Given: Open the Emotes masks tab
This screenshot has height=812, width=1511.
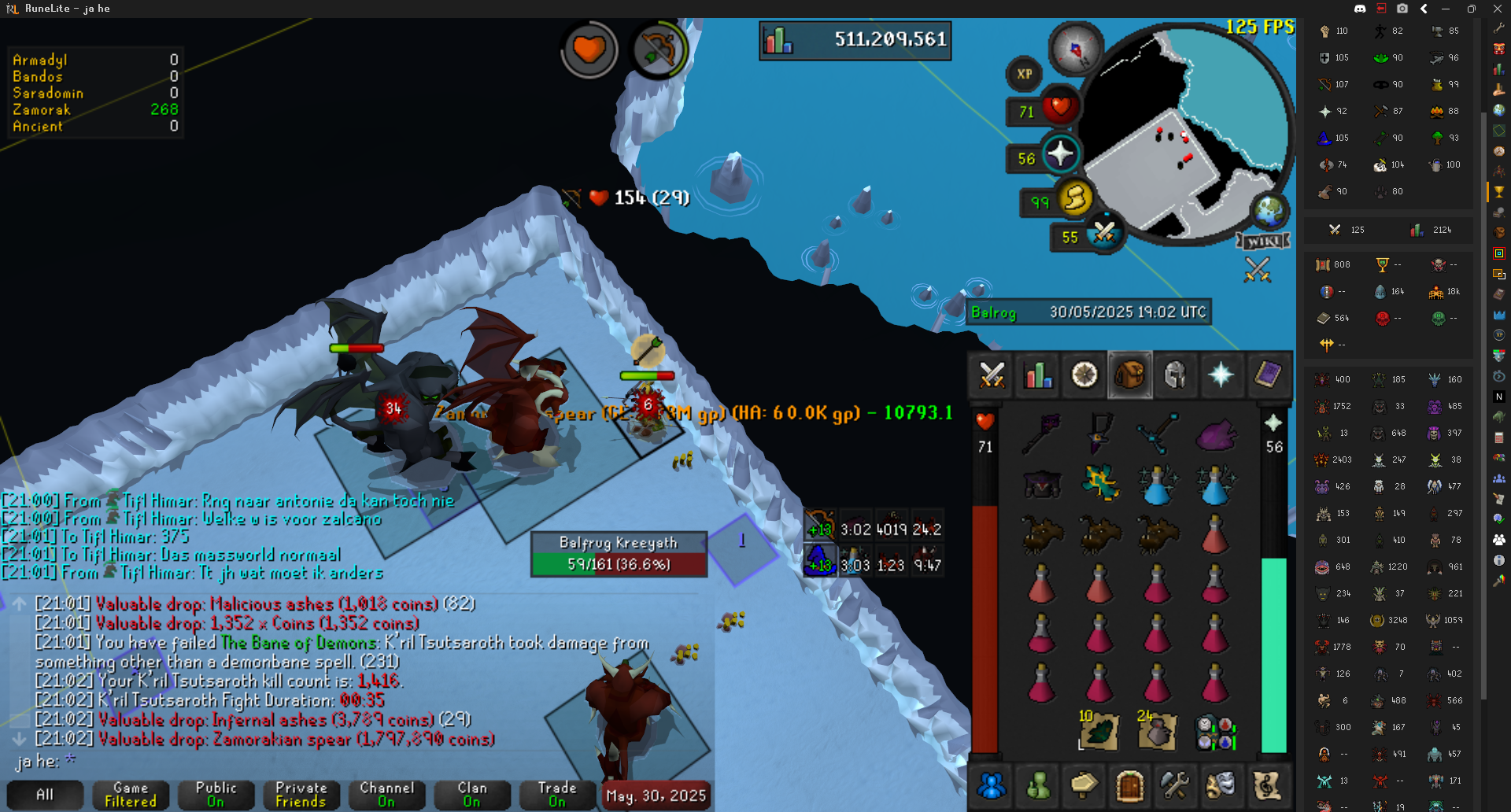Looking at the screenshot, I should [1221, 785].
